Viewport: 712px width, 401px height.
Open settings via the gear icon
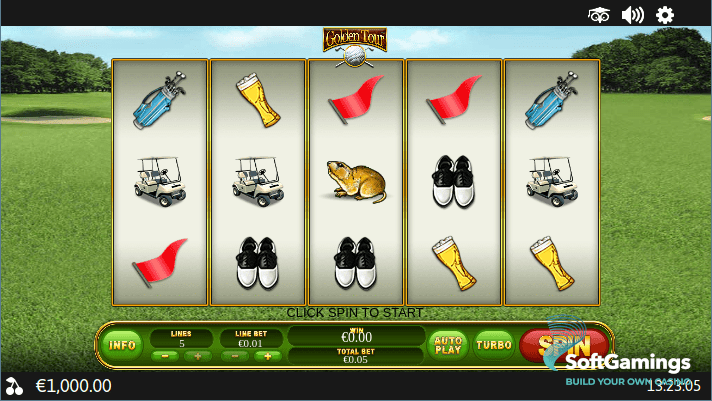click(x=665, y=14)
